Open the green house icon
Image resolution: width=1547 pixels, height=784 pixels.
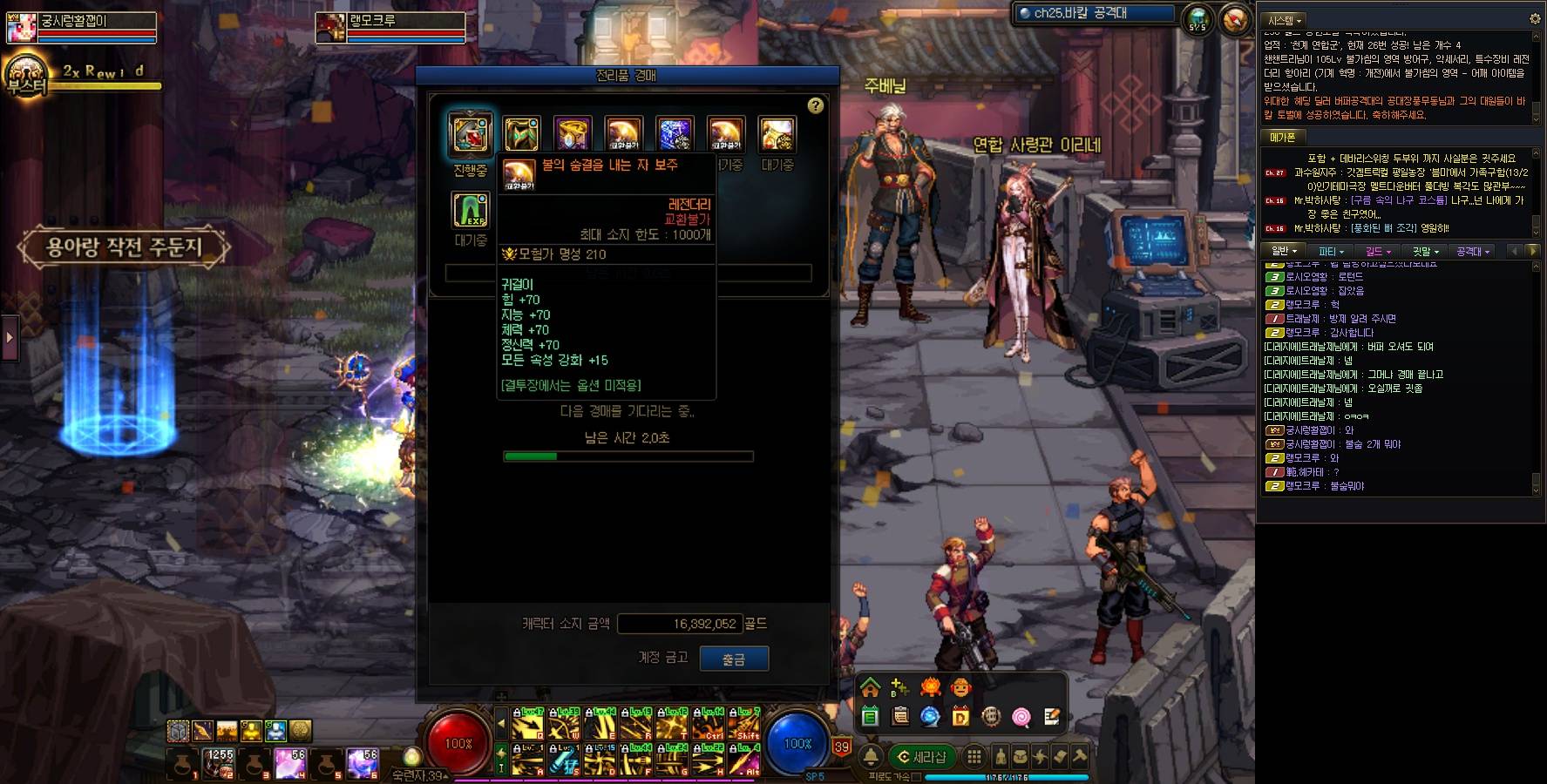point(870,687)
